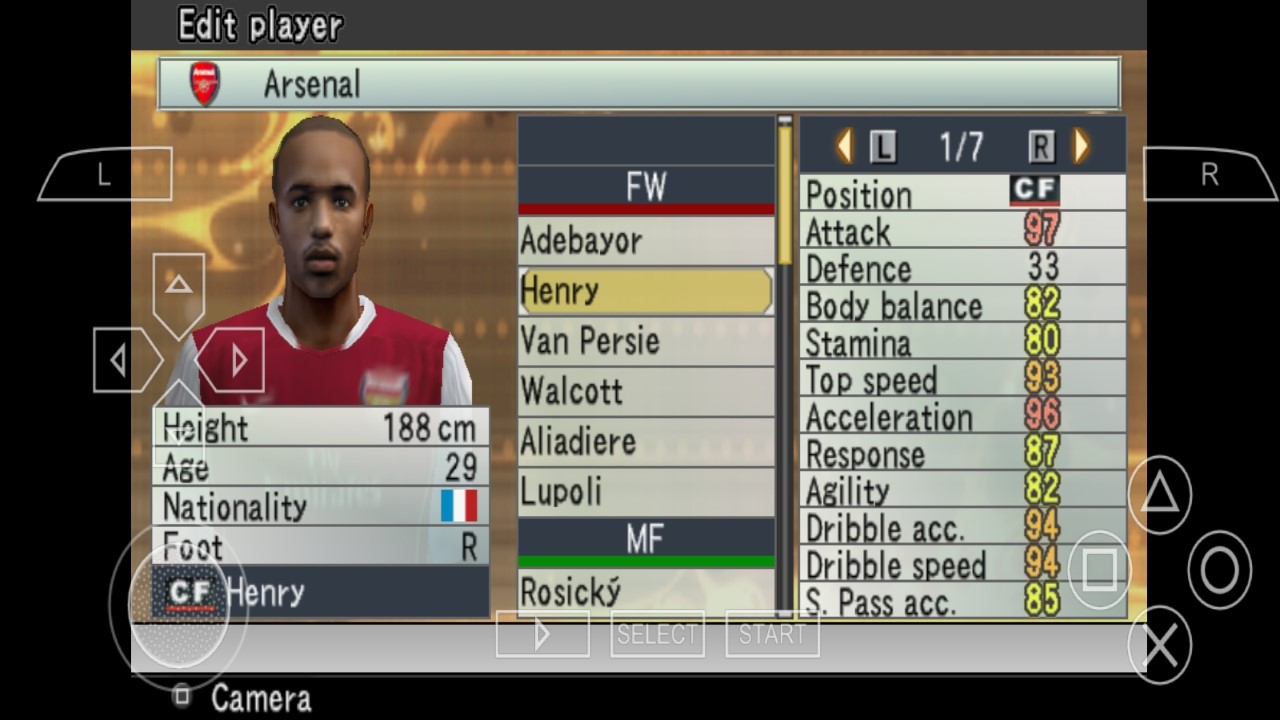Click the right arrow beside R page indicator

(x=1079, y=145)
